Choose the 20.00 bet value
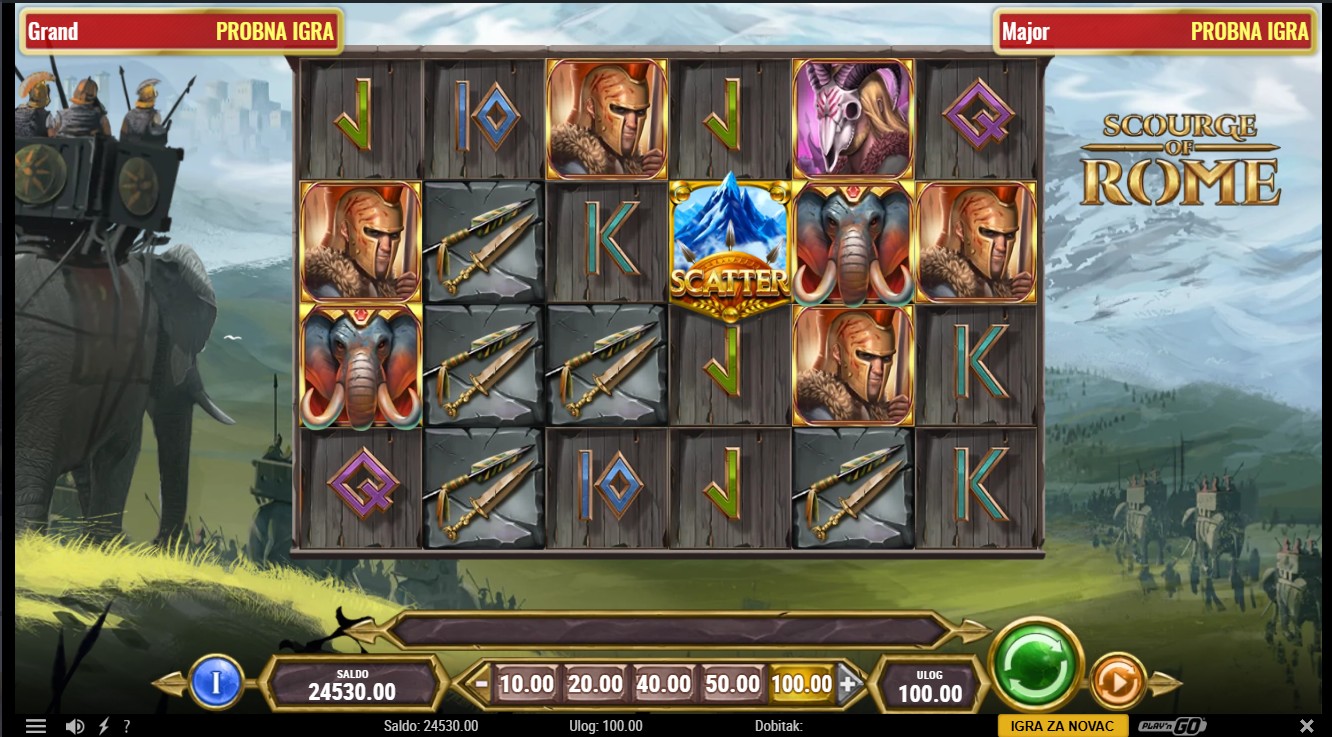Screen dimensions: 1332x737 click(595, 684)
